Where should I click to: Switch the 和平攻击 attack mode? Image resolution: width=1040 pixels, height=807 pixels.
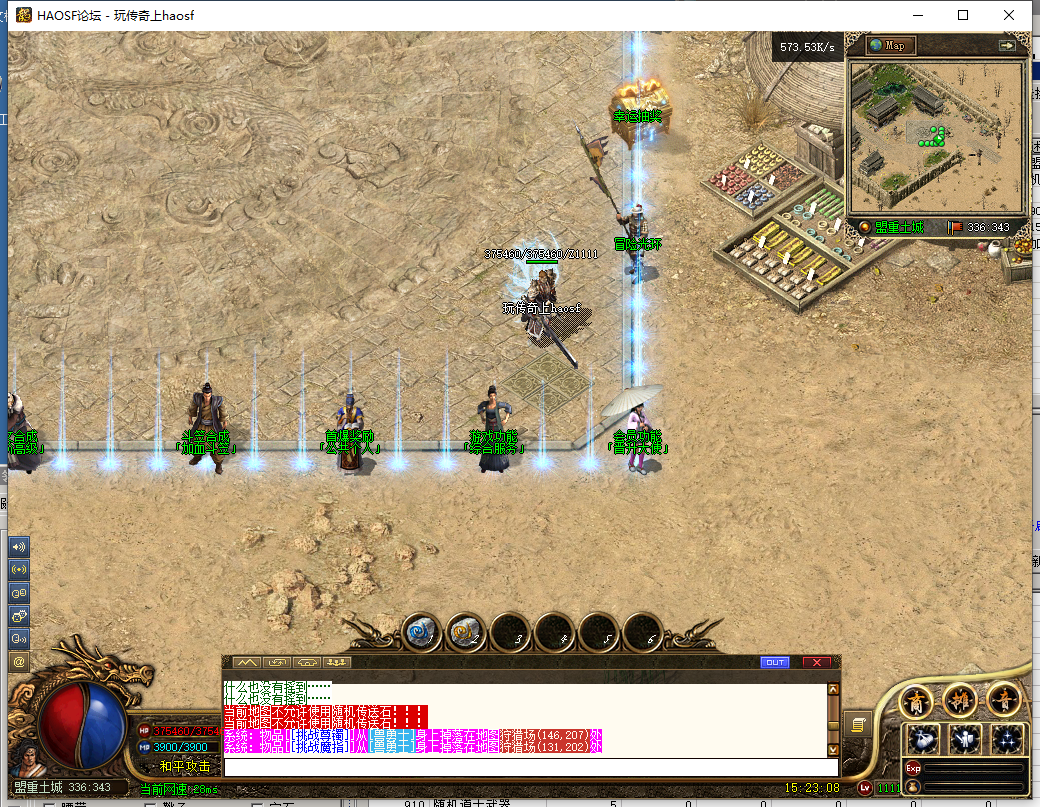point(185,766)
